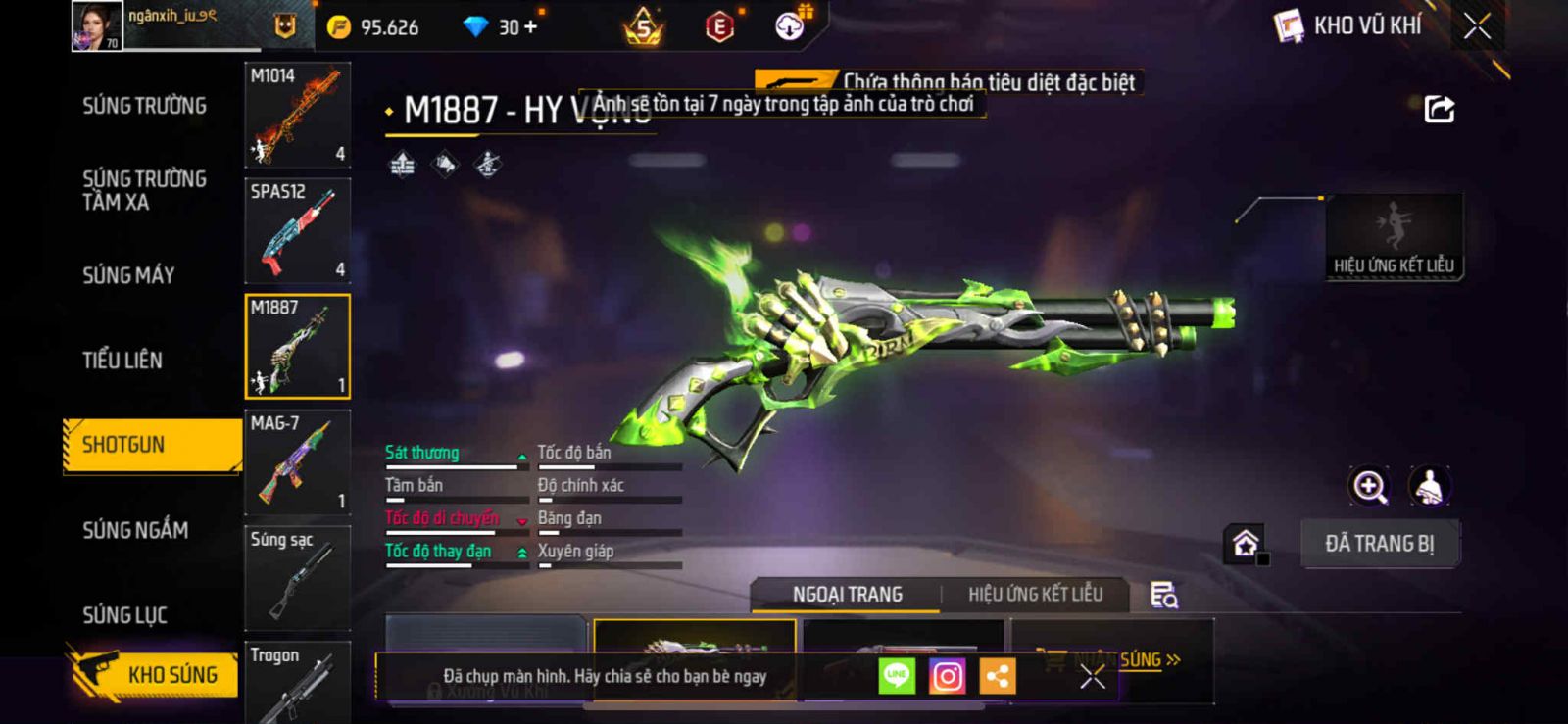Select the Súng Trường category
Viewport: 1568px width, 724px height.
point(144,106)
